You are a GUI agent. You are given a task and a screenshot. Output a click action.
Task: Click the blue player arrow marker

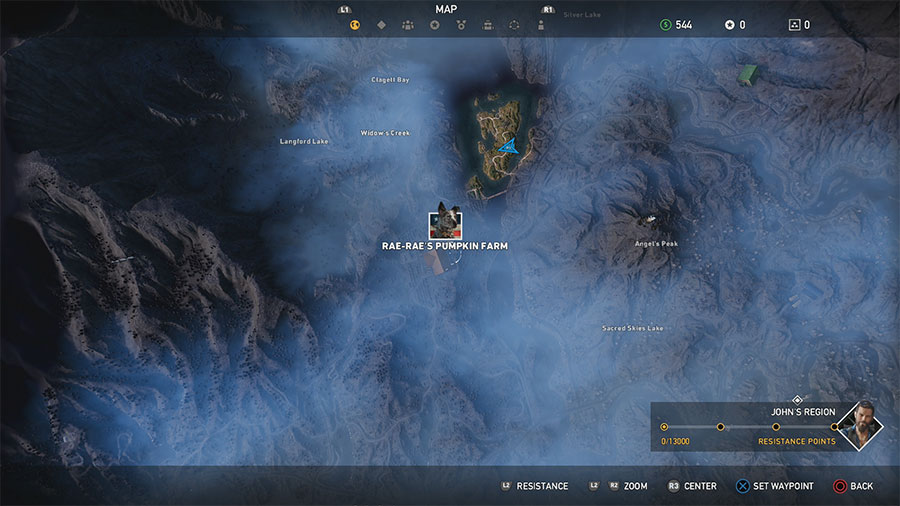coord(509,147)
